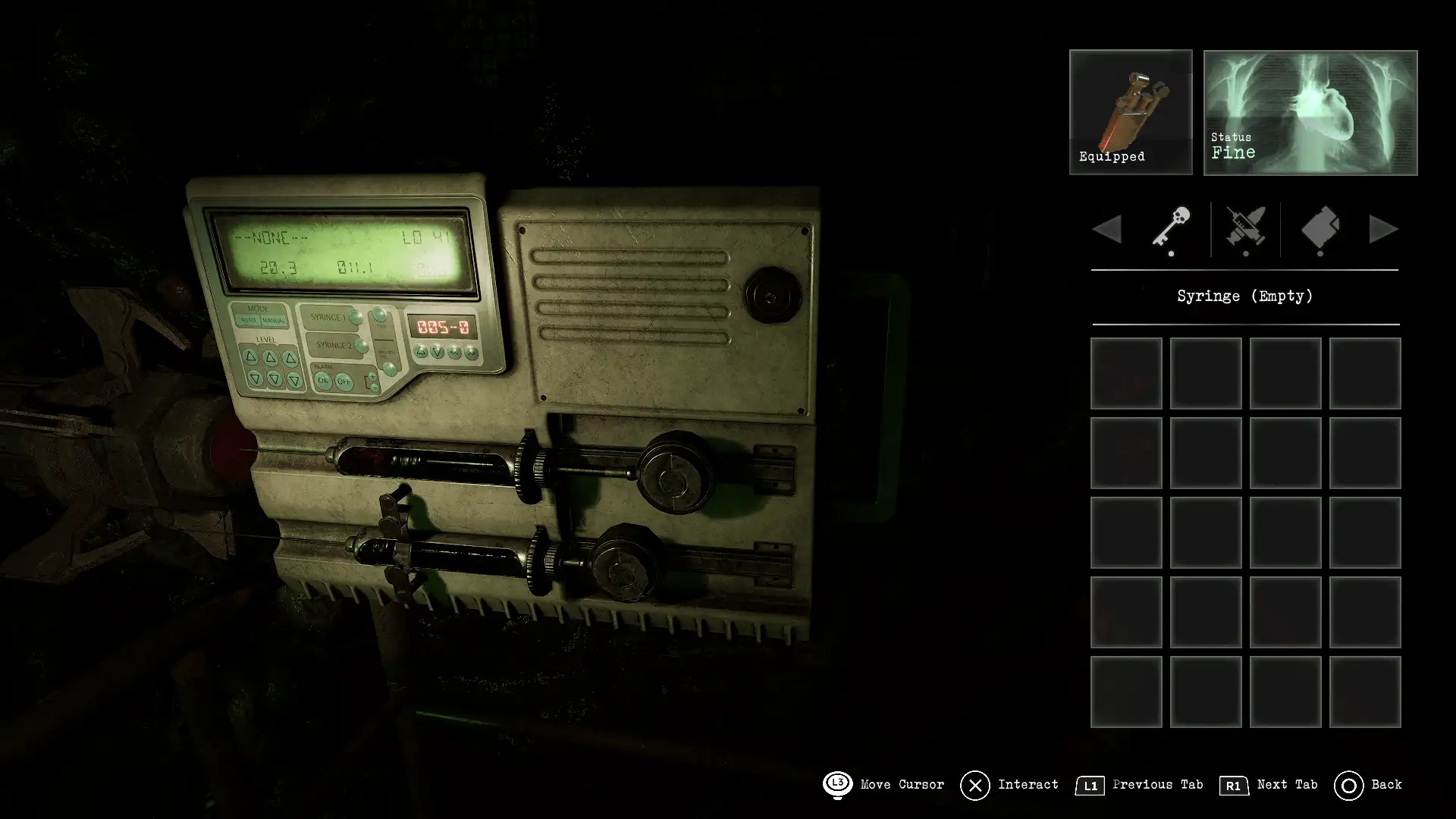Click the right arrow for next tab
Screen dimensions: 1456x819
click(1383, 229)
